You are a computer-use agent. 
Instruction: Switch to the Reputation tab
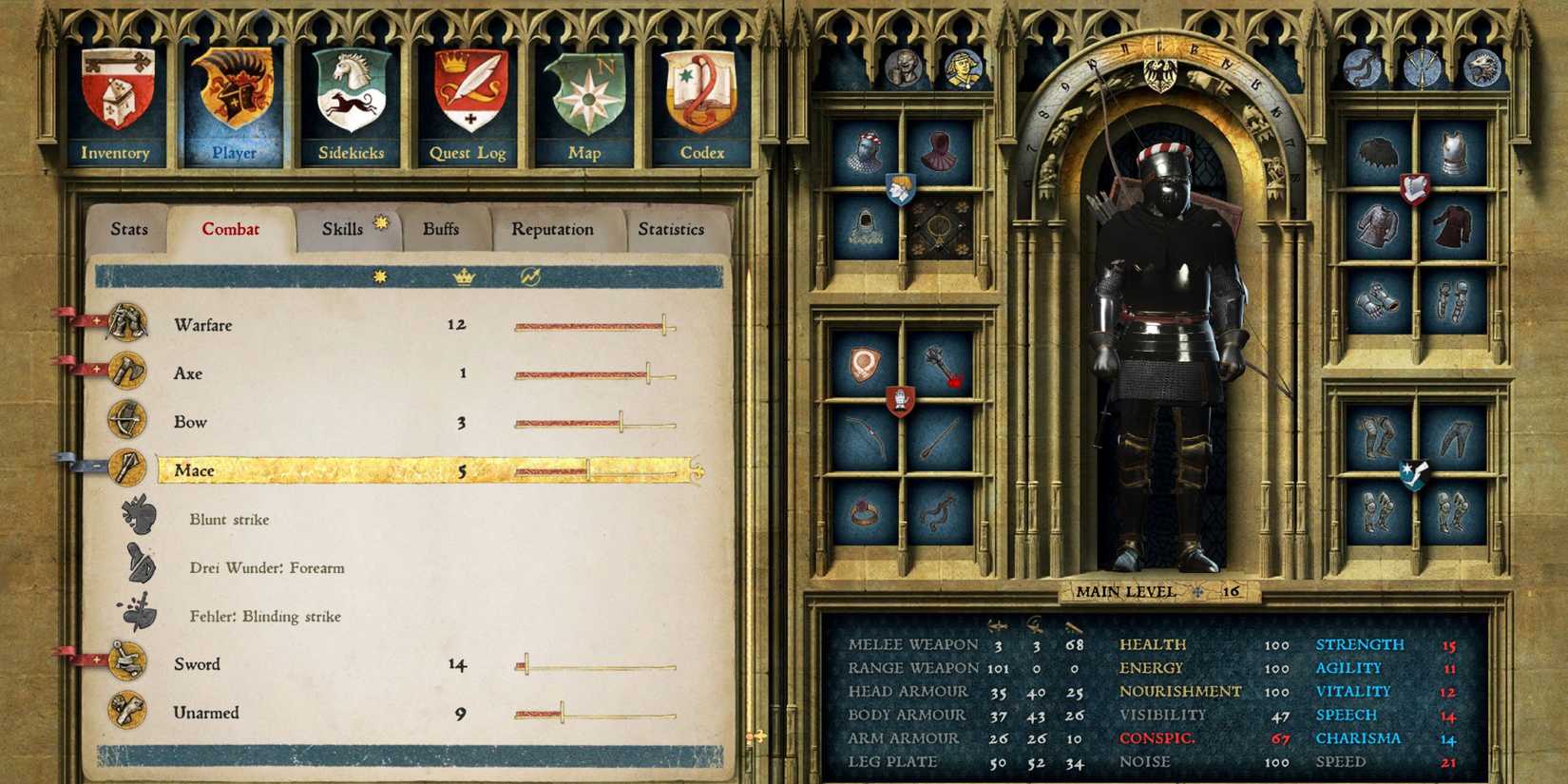pos(553,229)
